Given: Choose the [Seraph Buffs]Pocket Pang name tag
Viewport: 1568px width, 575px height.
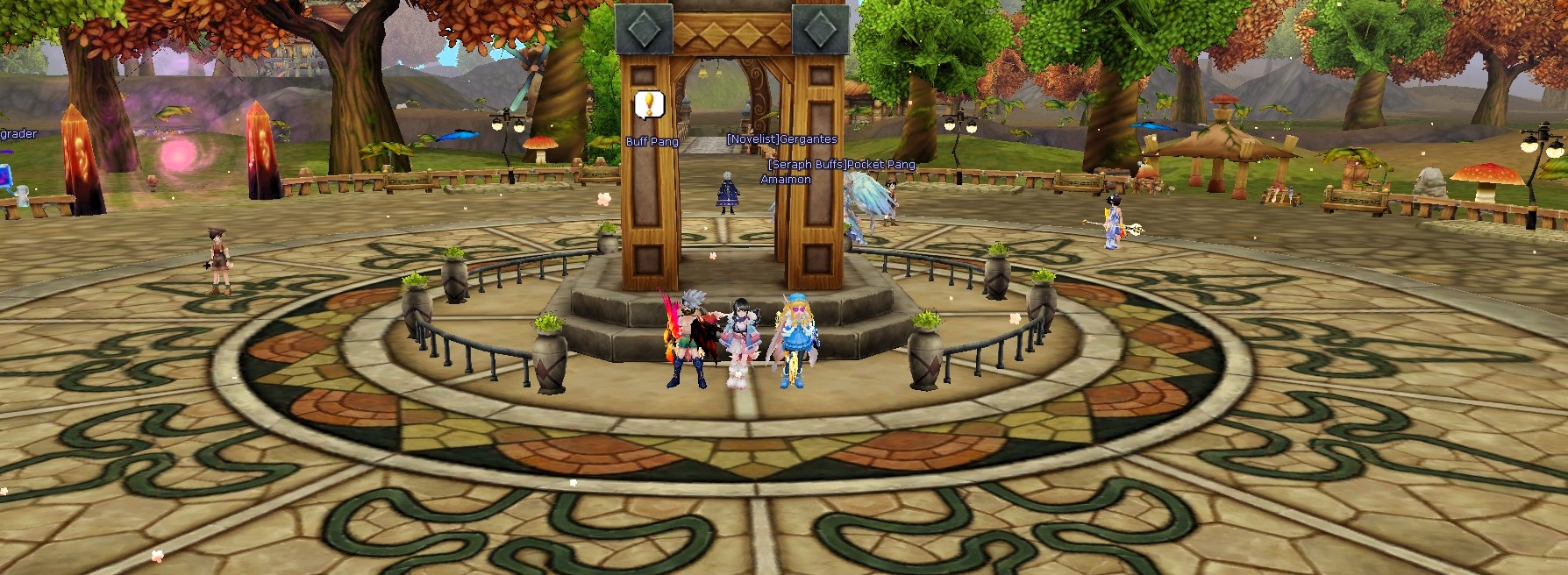Looking at the screenshot, I should 841,165.
